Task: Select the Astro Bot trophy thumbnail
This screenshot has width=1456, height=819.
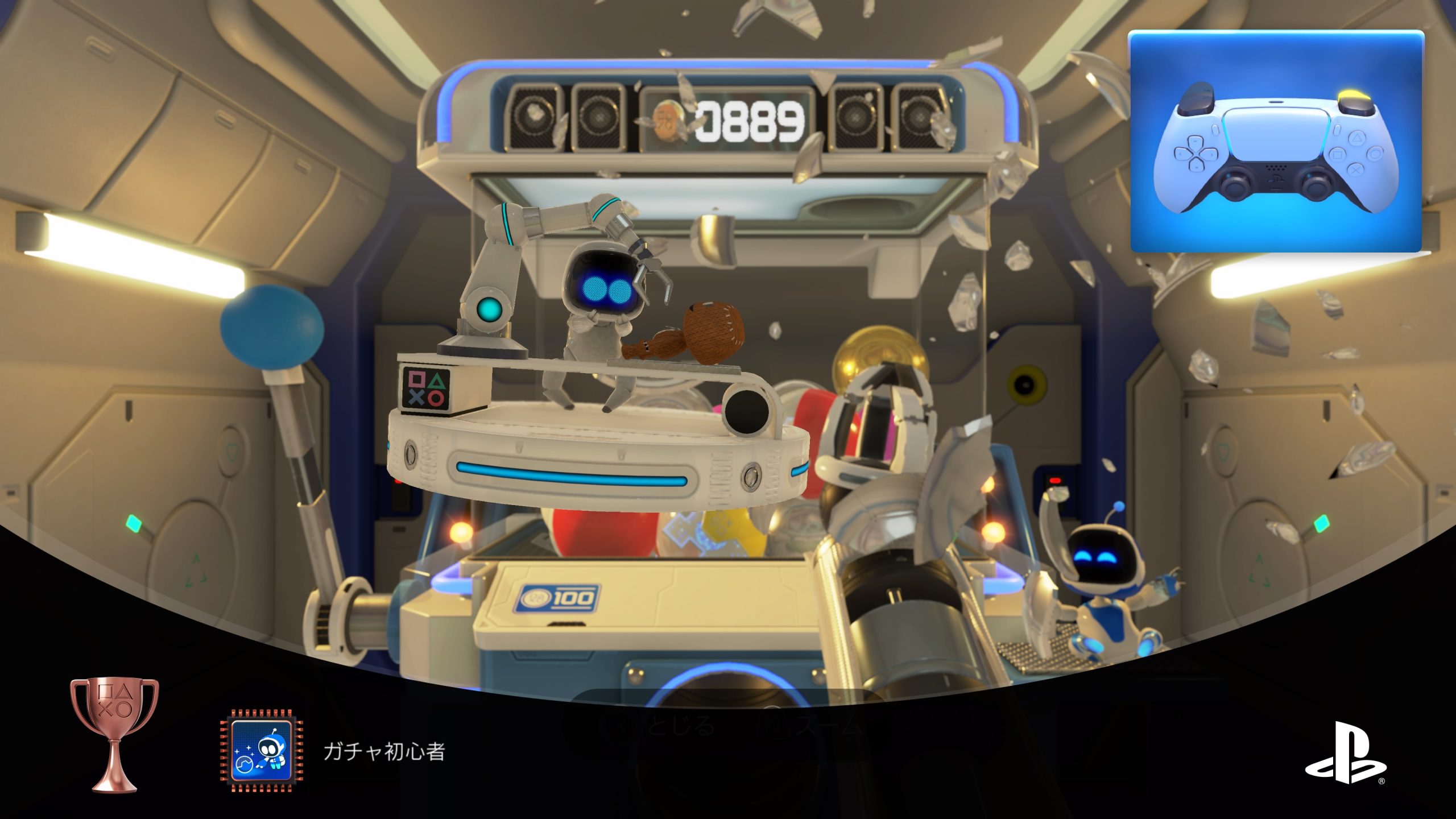Action: [x=262, y=751]
